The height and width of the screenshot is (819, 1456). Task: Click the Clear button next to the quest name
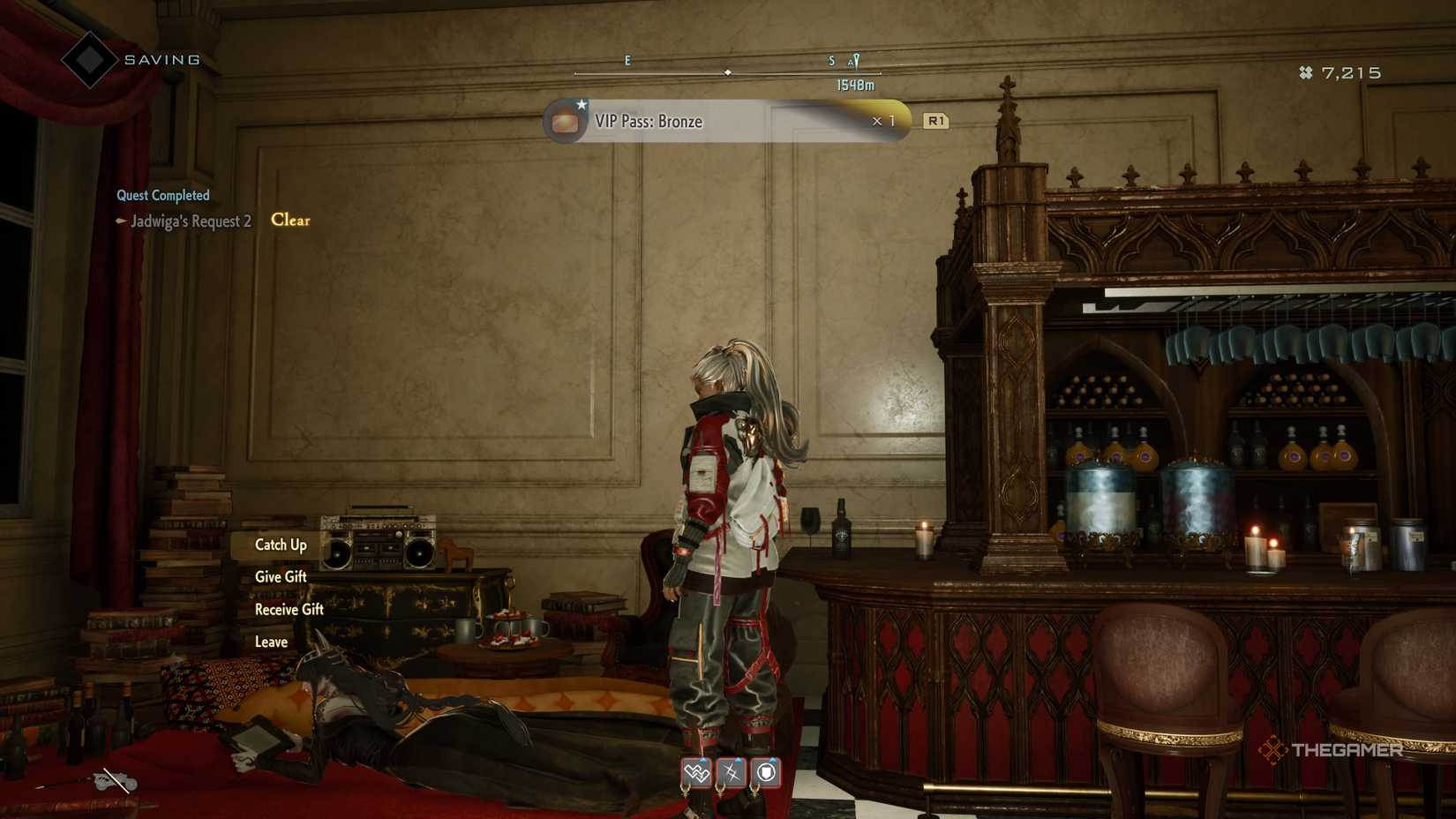pyautogui.click(x=289, y=221)
